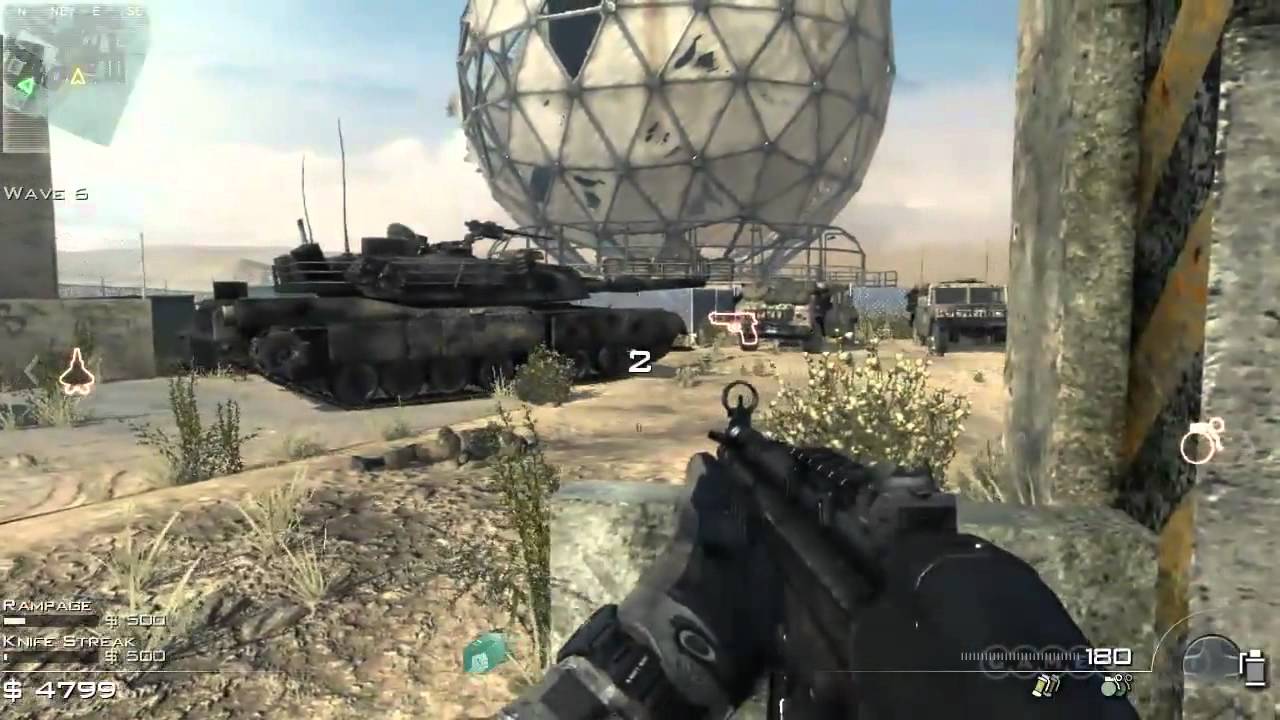This screenshot has width=1280, height=720.
Task: Select the green player arrow on the minimap
Action: tap(27, 86)
